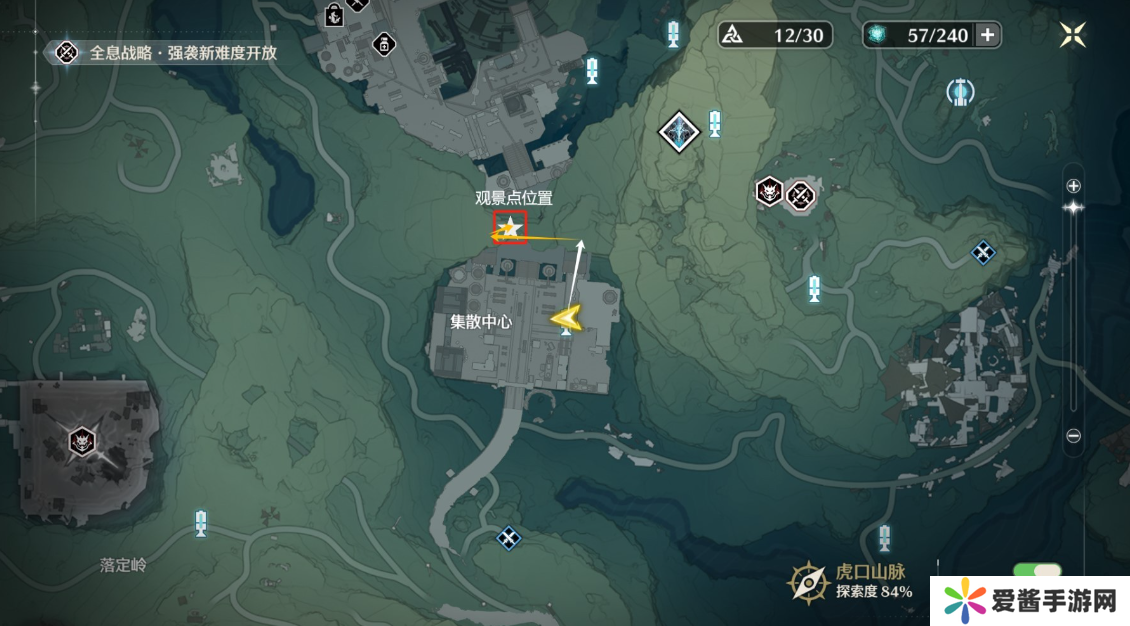
Task: Select the crossed-swords octagon challenge marker
Action: [x=800, y=195]
